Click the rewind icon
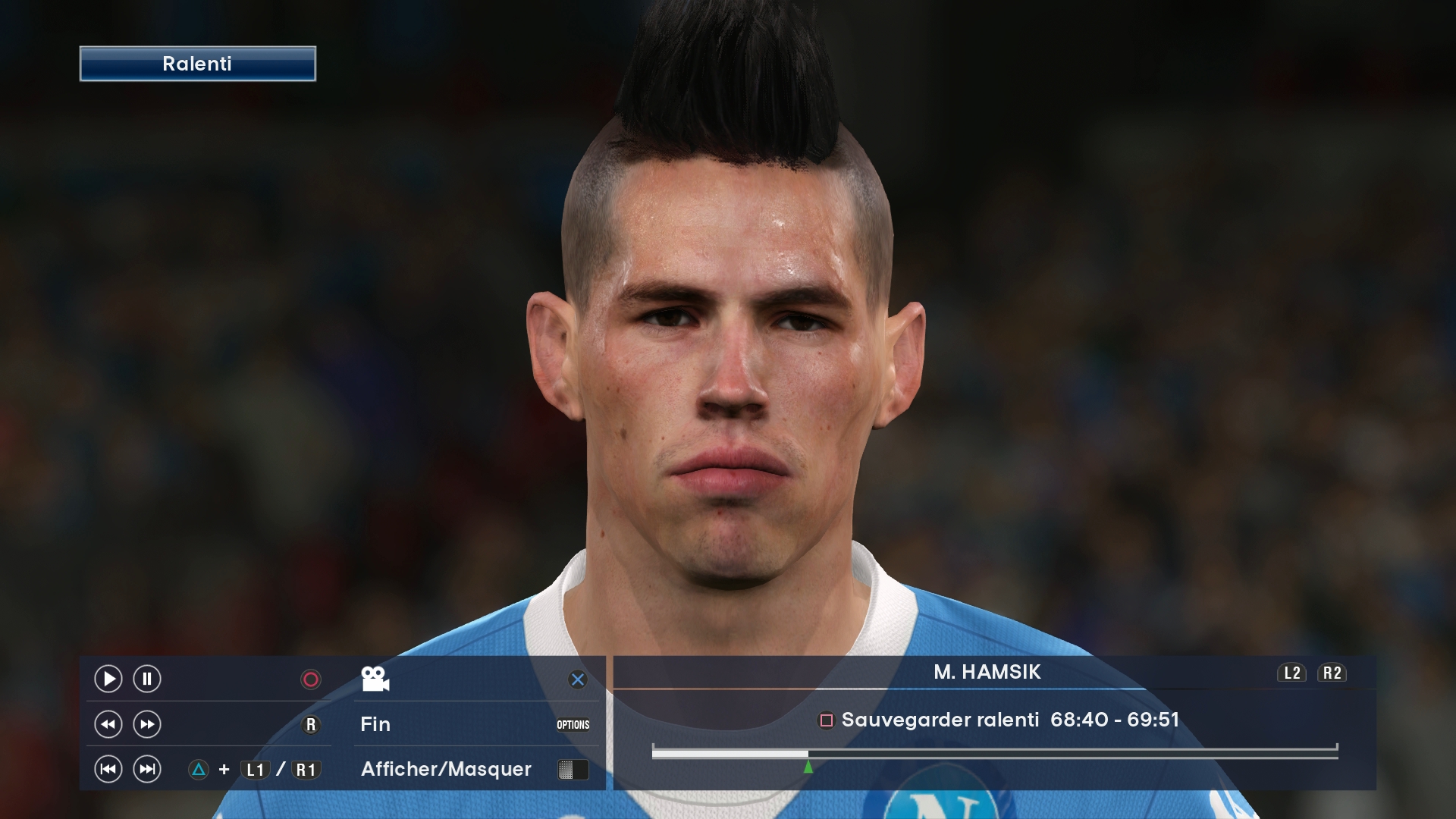 [x=108, y=724]
